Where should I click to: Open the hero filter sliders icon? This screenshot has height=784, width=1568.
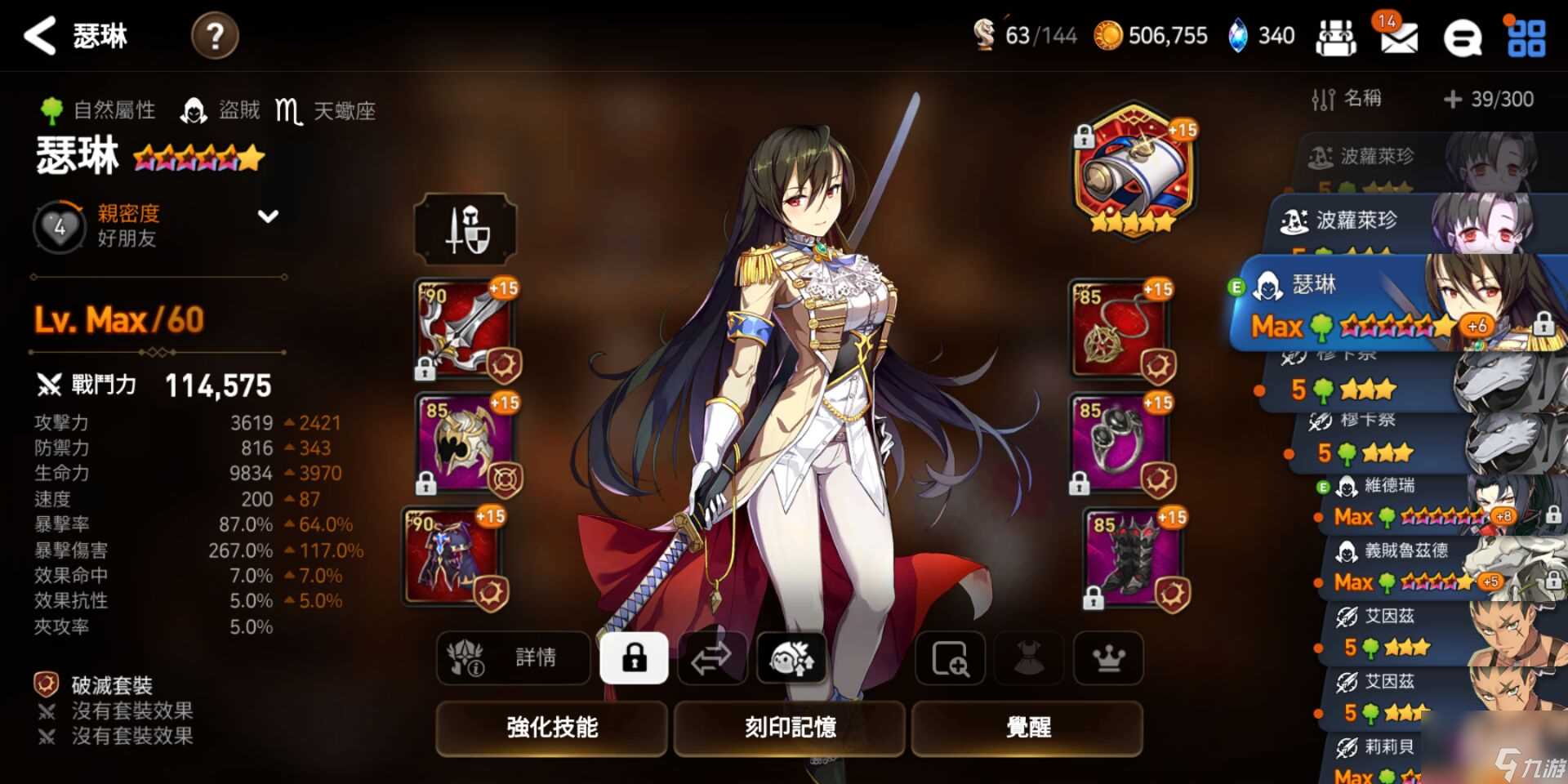click(x=1322, y=99)
